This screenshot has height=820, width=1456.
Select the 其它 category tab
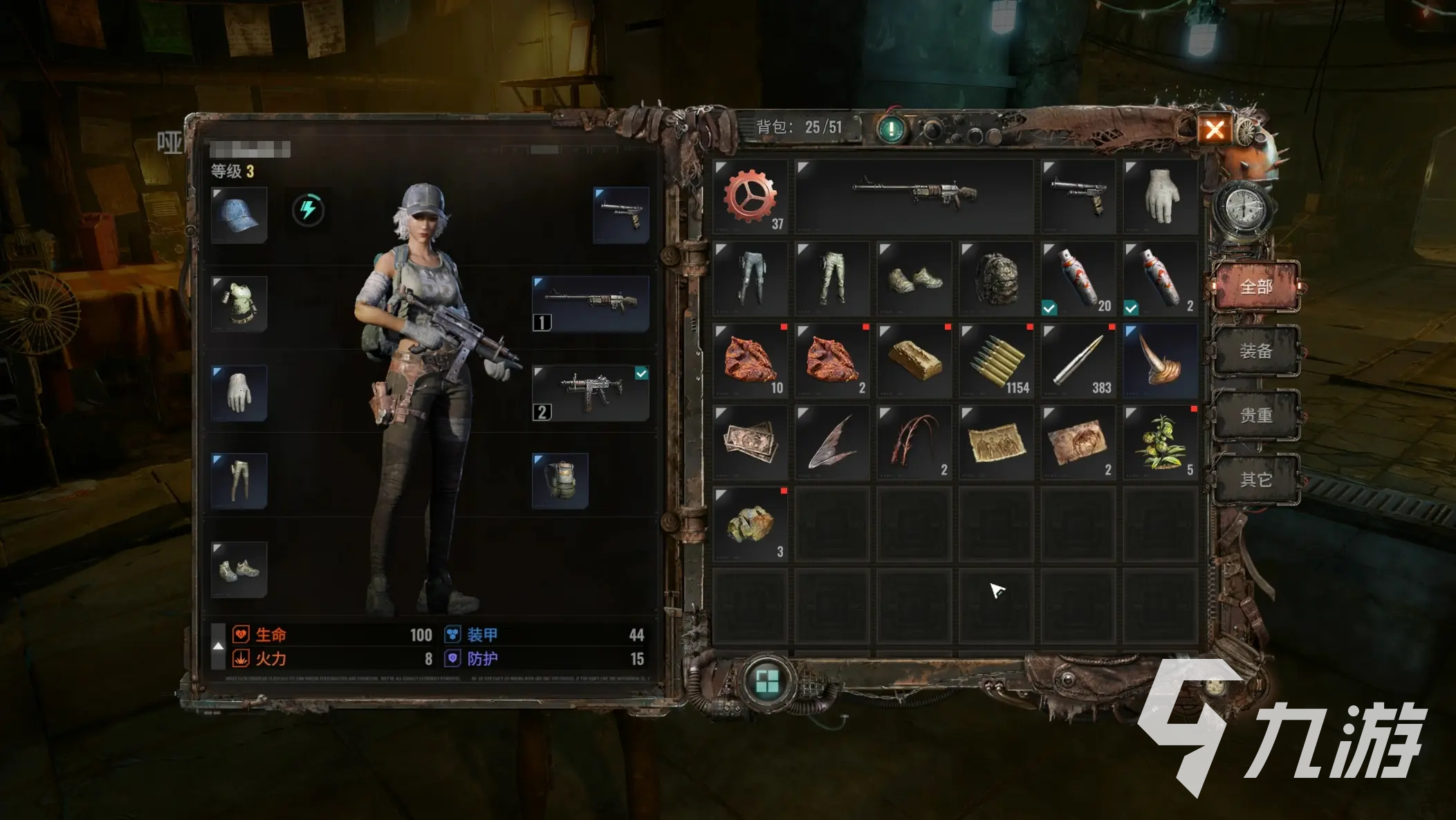(1255, 480)
